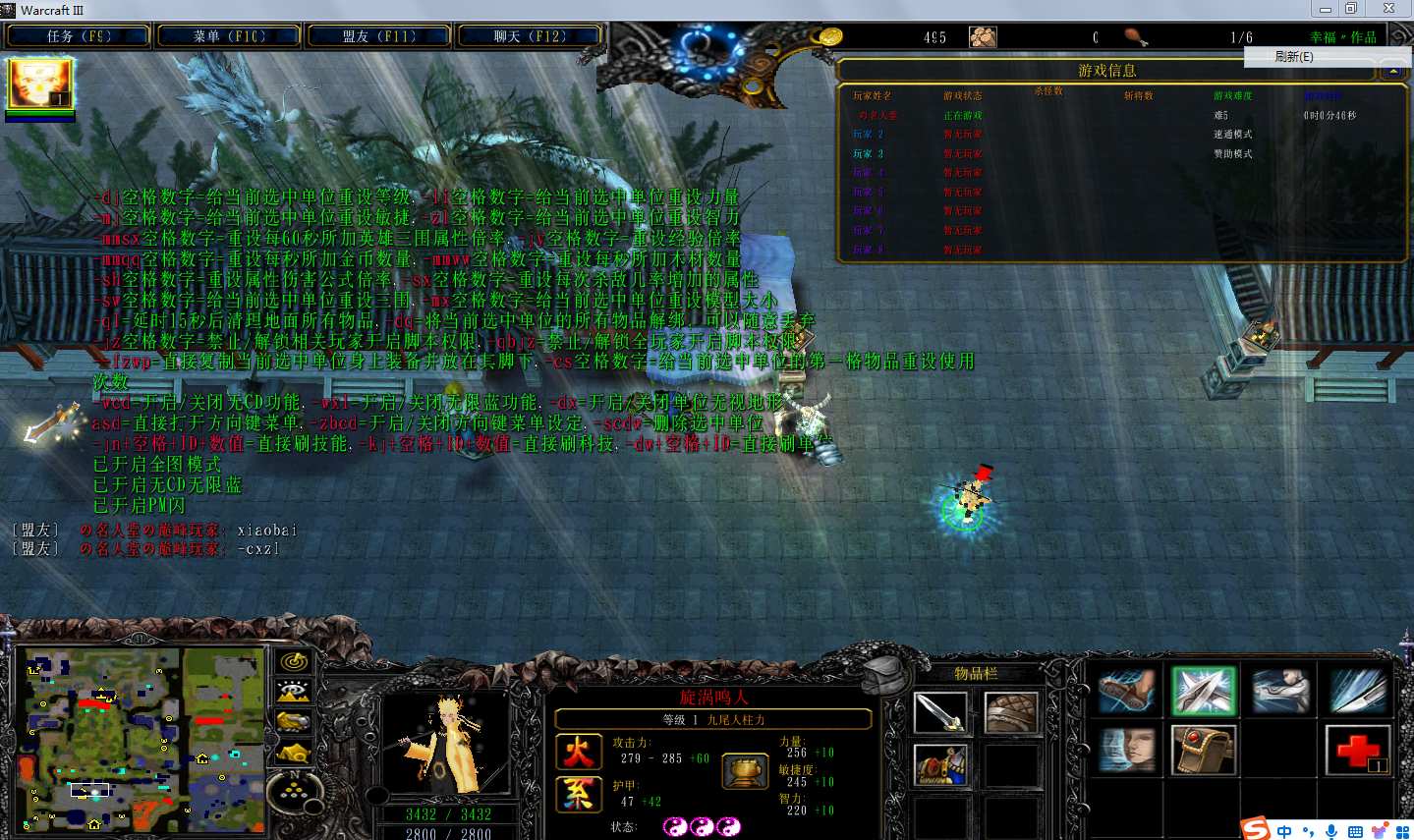The image size is (1414, 840).
Task: Collapse the 游戏信息 scoreboard with the arrow button
Action: [1392, 72]
